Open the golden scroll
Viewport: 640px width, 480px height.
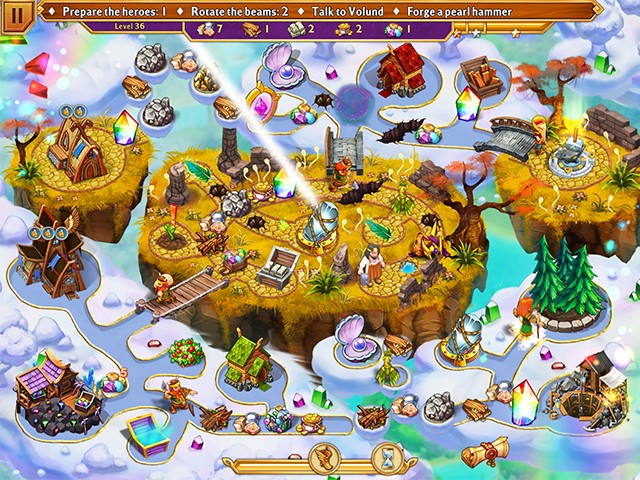(484, 451)
